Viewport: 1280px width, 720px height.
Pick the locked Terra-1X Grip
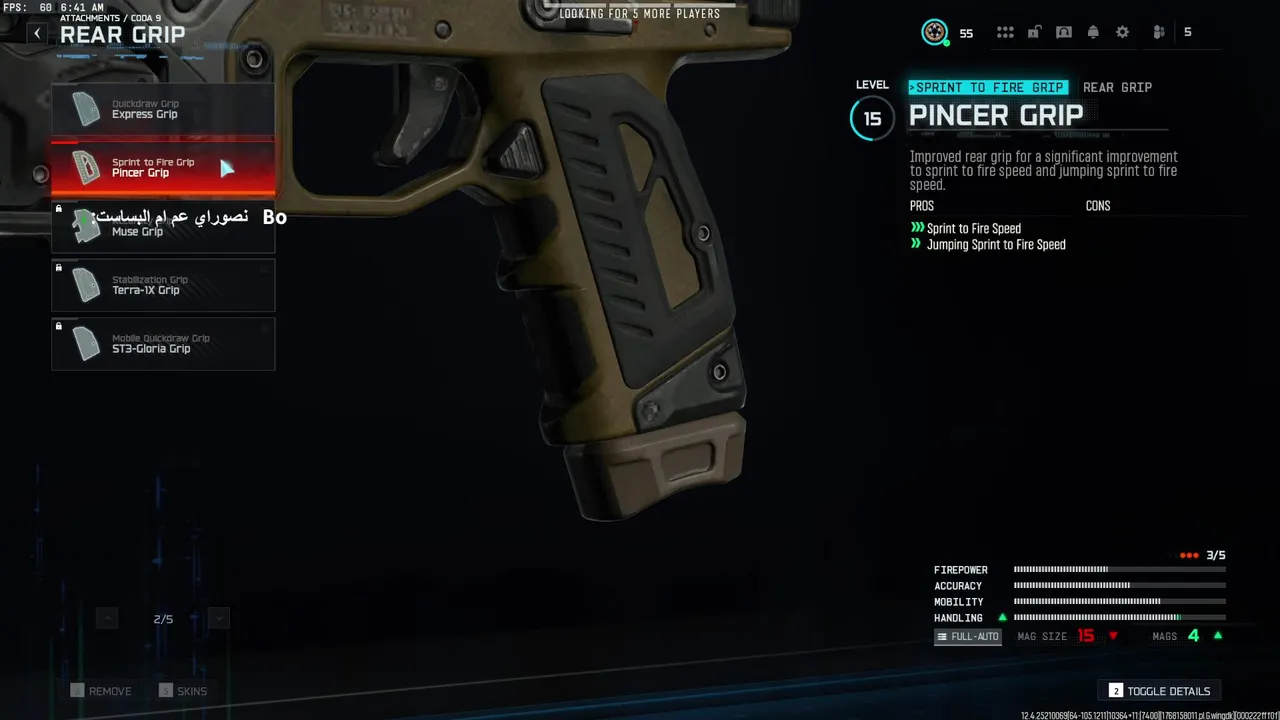click(x=163, y=285)
